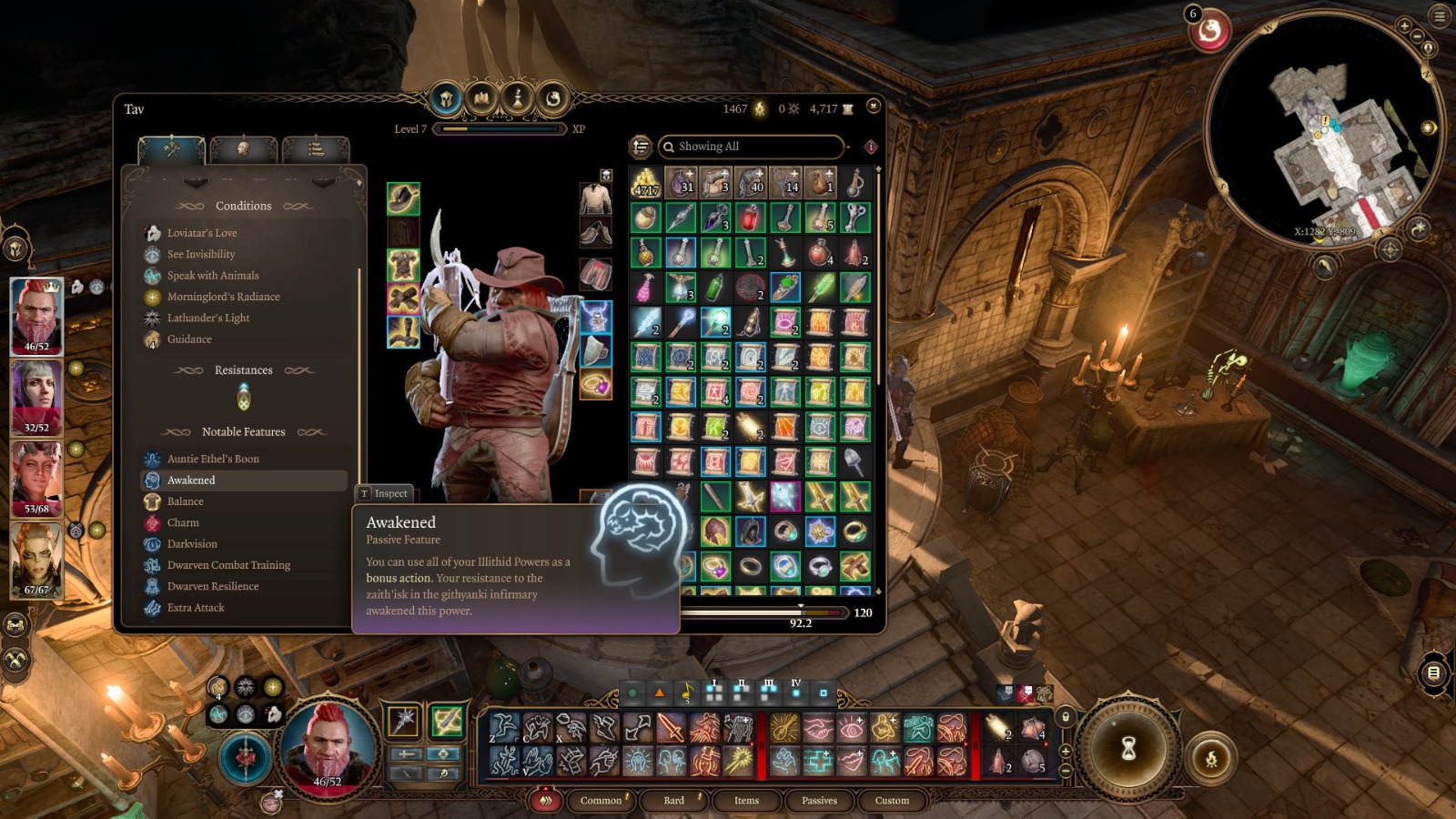The width and height of the screenshot is (1456, 819).
Task: Toggle Dwarven Resilience in Notable Features
Action: click(191, 586)
